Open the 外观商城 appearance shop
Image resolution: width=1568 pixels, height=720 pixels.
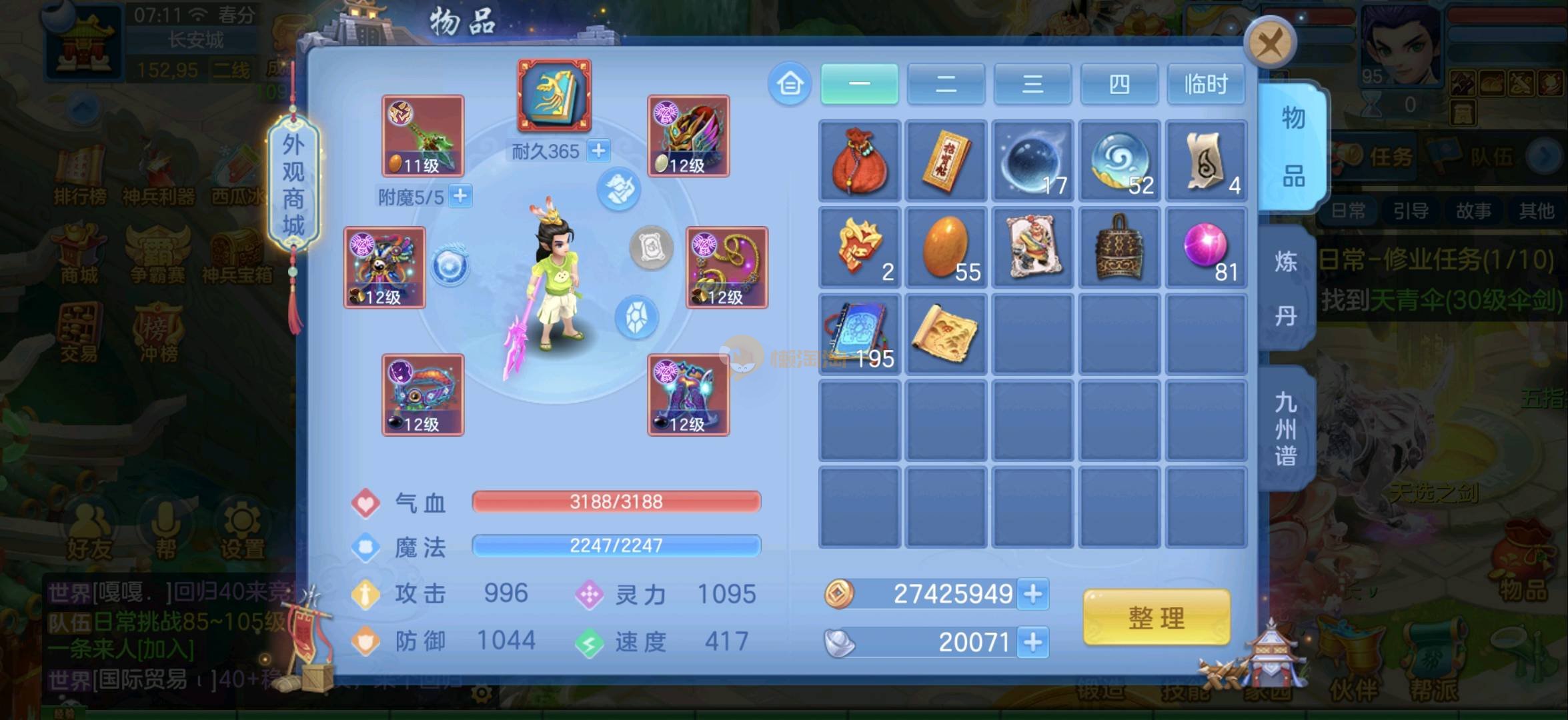pyautogui.click(x=293, y=185)
